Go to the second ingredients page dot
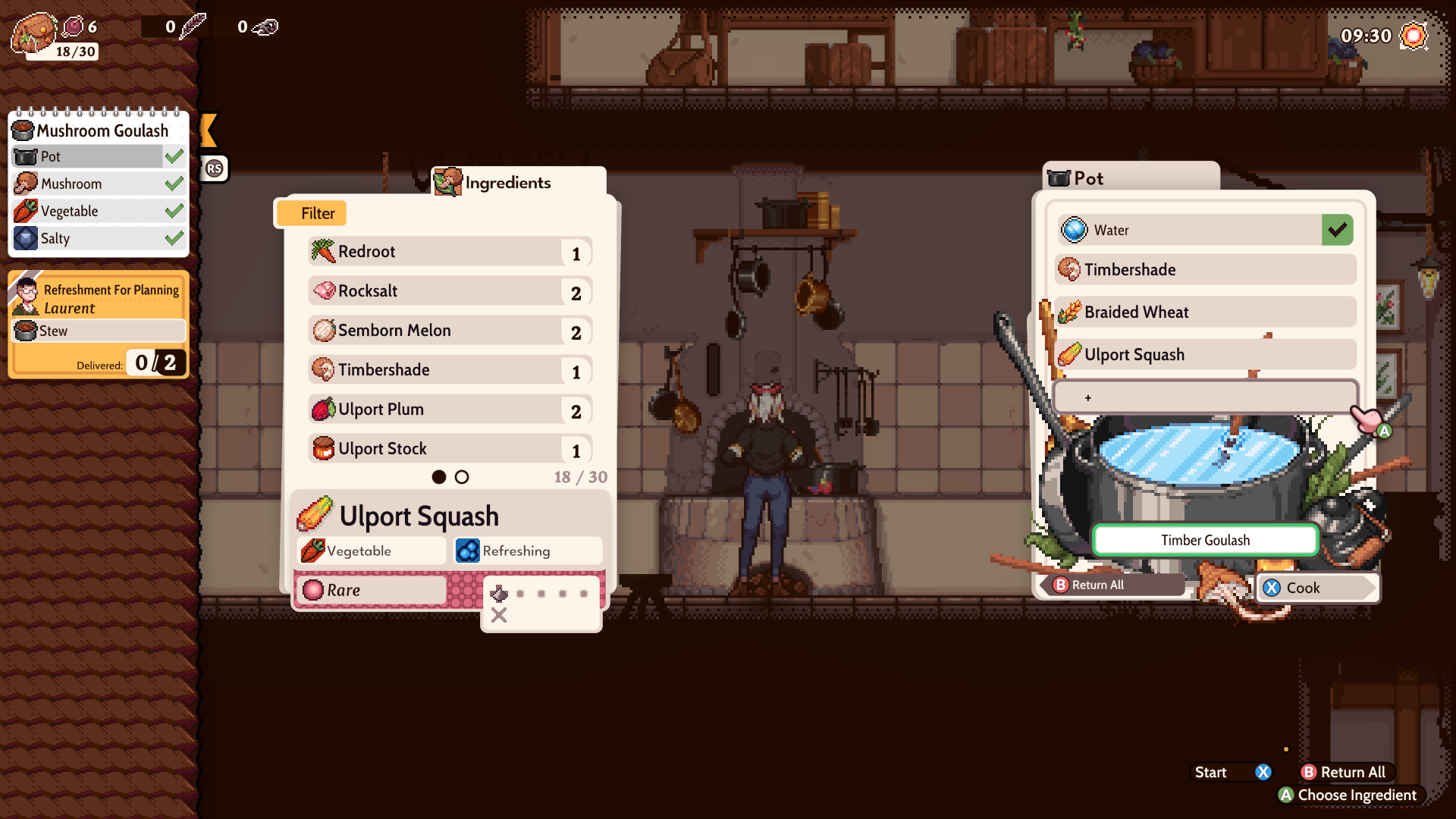1456x819 pixels. point(462,477)
